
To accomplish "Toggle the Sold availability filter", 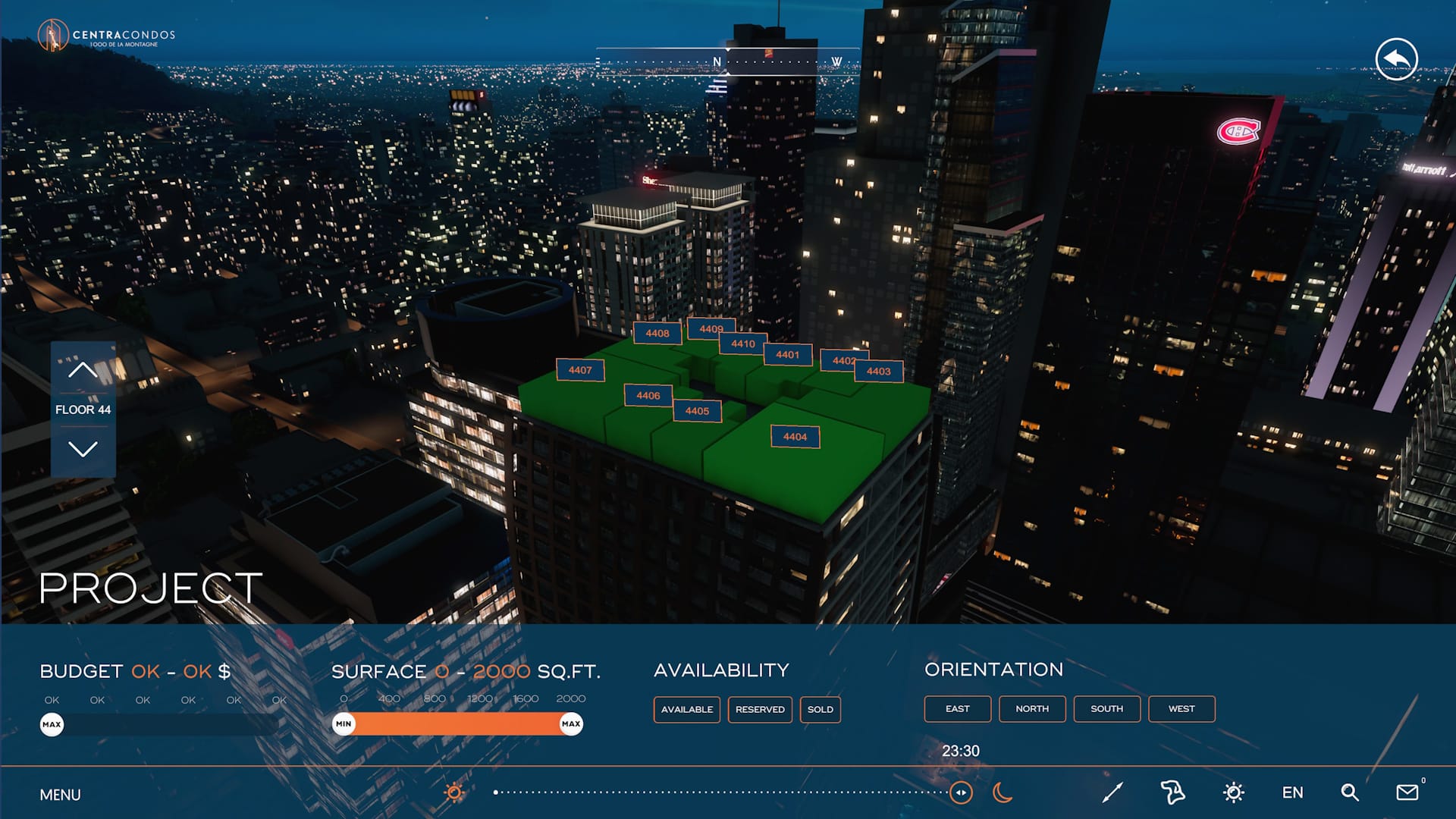I will (820, 710).
